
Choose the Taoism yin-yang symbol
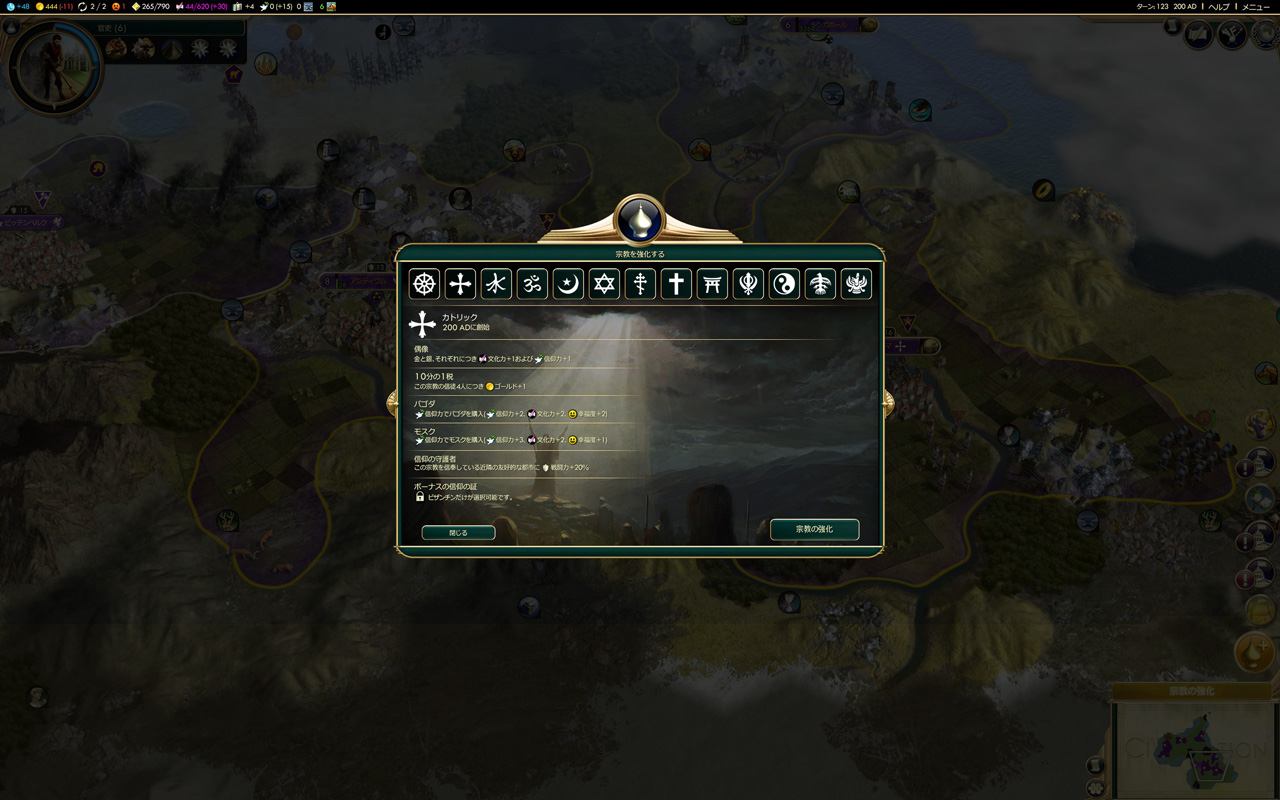click(x=784, y=284)
